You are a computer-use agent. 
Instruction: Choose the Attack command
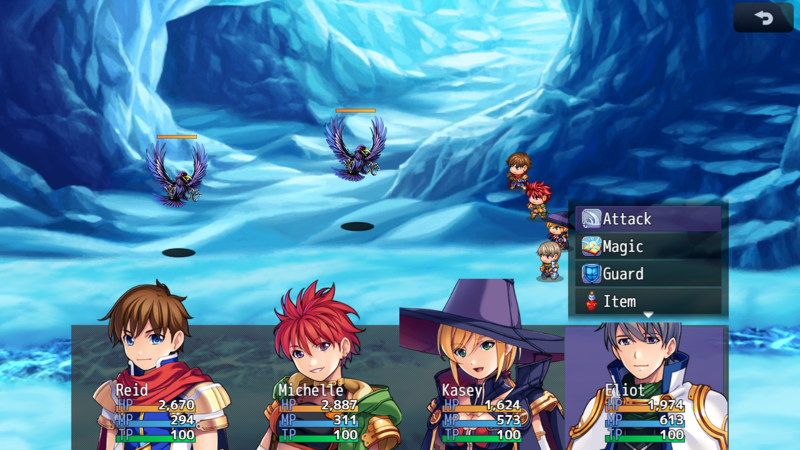(x=648, y=219)
